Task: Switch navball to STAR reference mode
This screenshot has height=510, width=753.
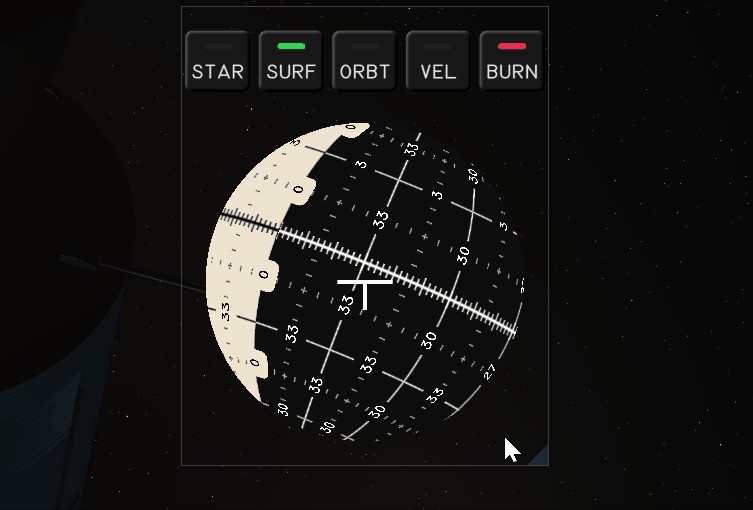Action: coord(217,61)
